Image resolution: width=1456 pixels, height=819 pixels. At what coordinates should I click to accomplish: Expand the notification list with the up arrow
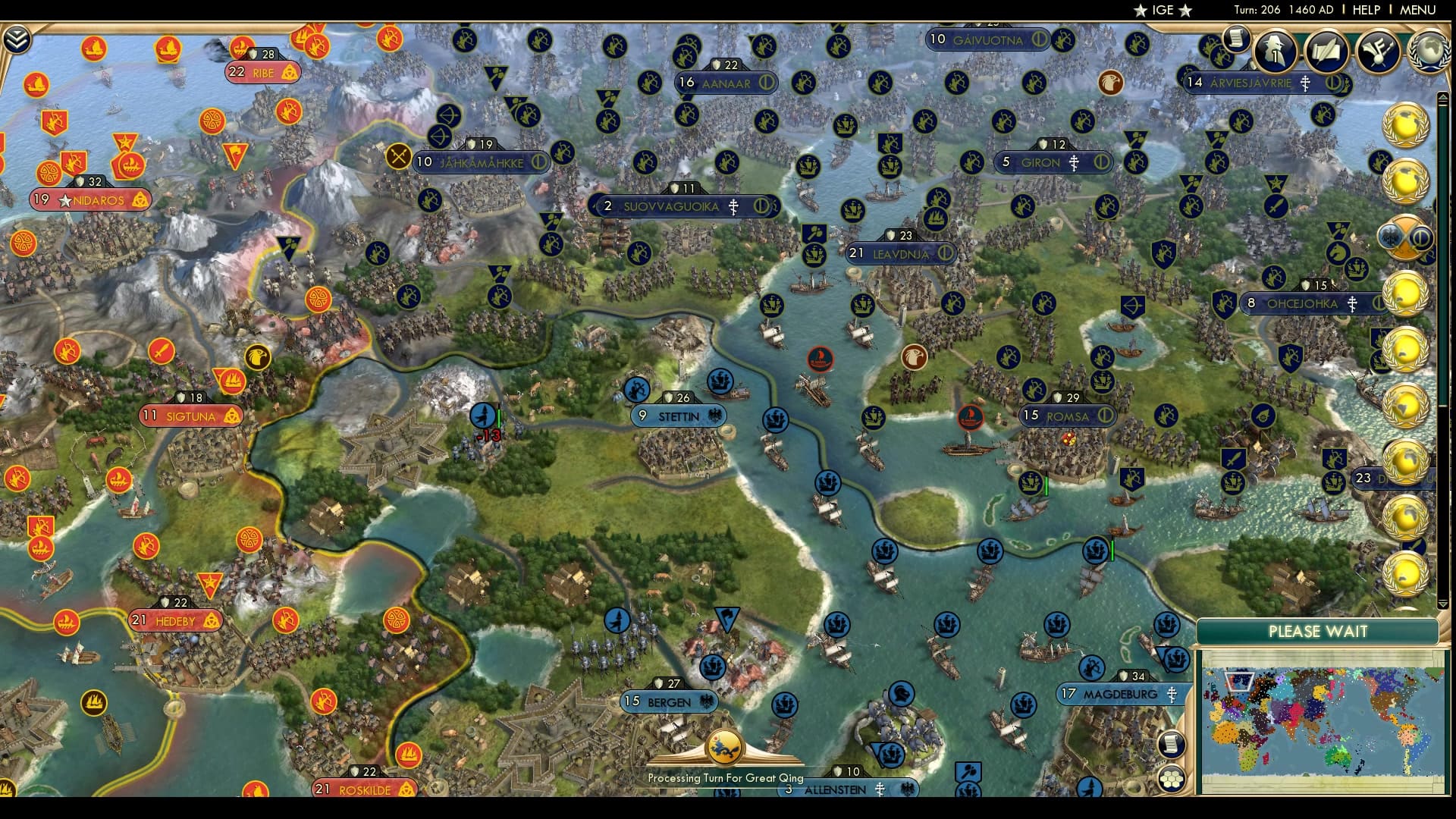tap(1443, 96)
